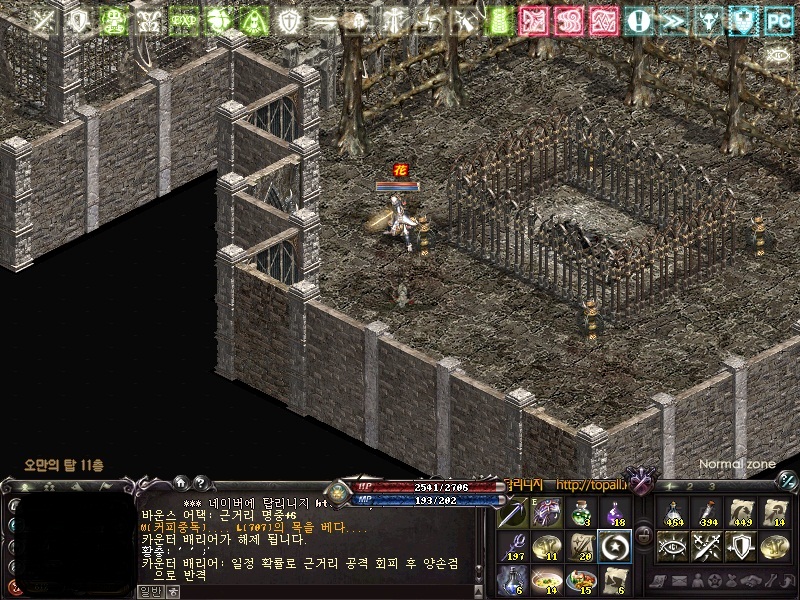Click the PC icon in top bar
The width and height of the screenshot is (800, 600).
point(779,19)
